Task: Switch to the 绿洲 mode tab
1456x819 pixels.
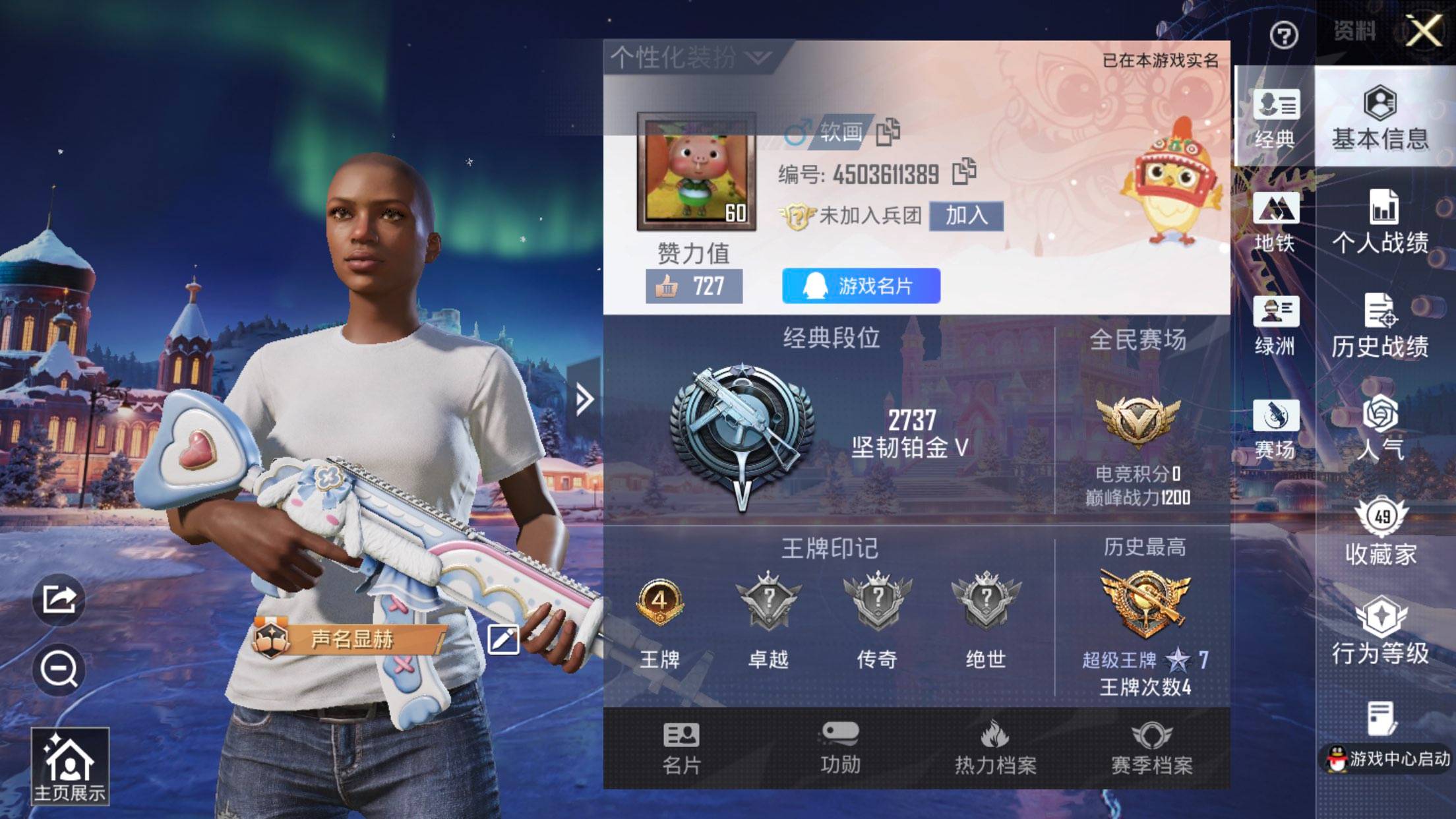Action: [1275, 326]
